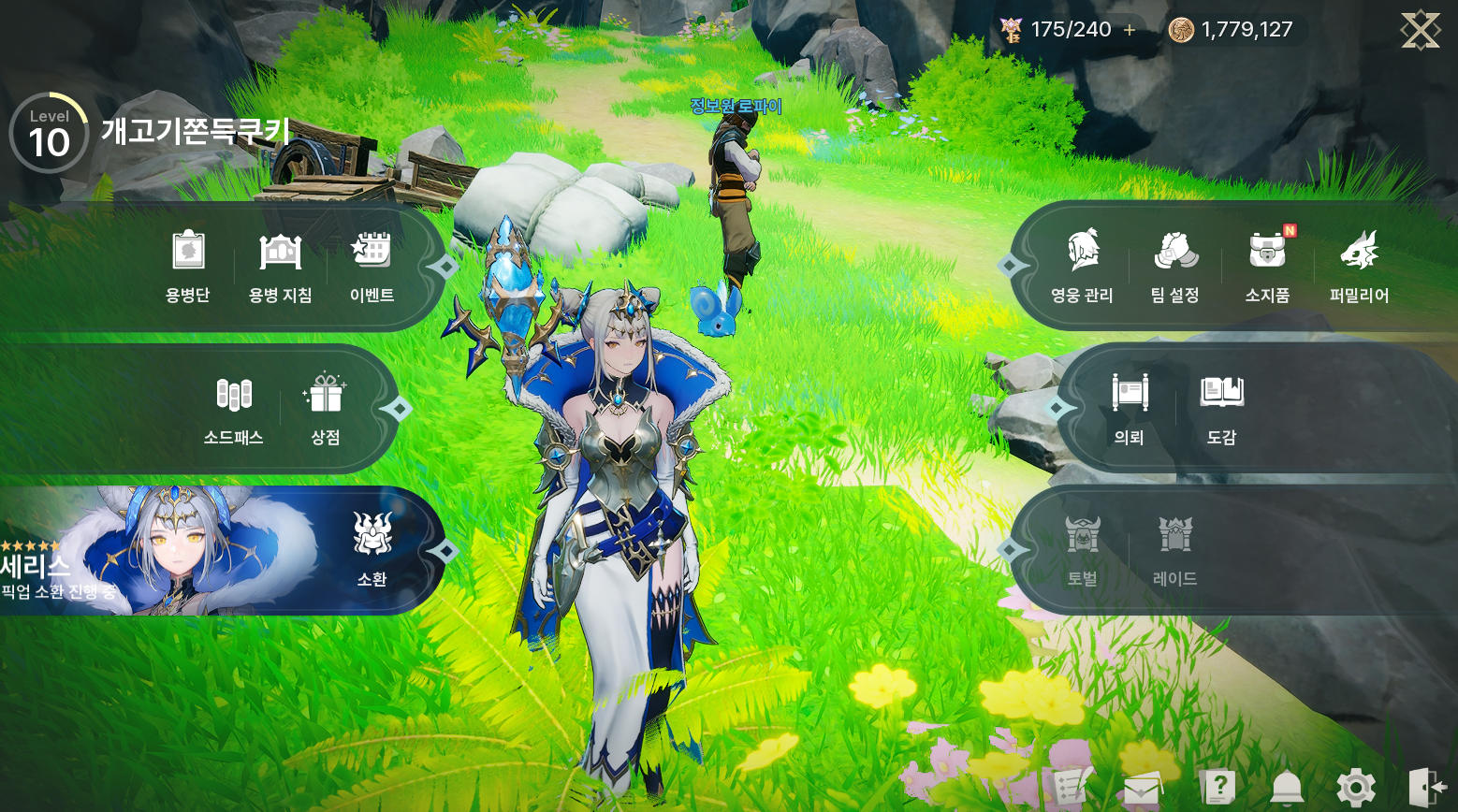Open settings with the gear icon

1356,788
